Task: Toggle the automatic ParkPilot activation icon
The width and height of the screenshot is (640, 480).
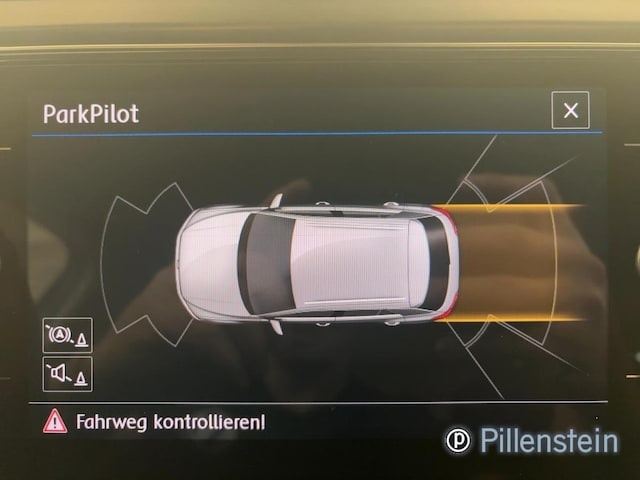Action: (67, 335)
